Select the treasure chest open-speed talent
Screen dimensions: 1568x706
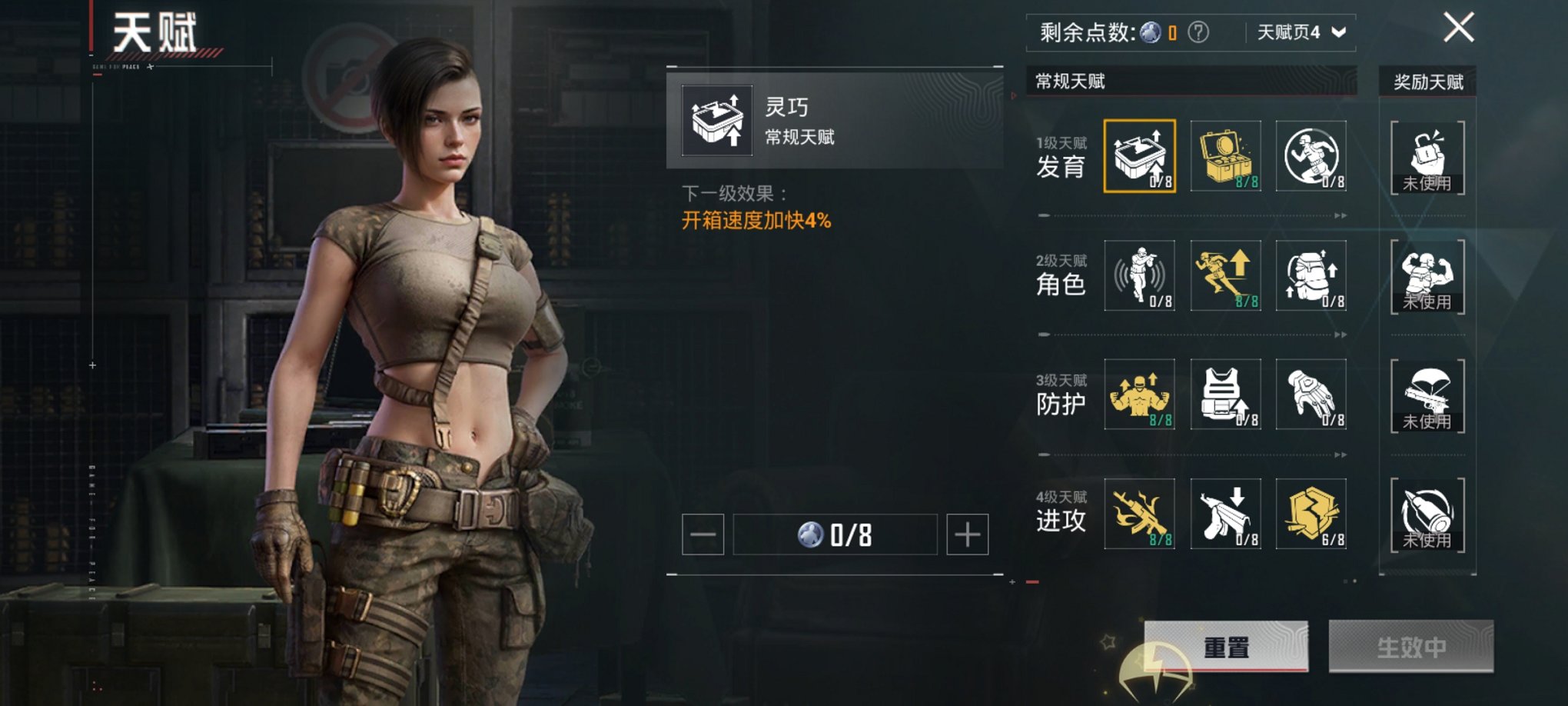pos(1226,156)
